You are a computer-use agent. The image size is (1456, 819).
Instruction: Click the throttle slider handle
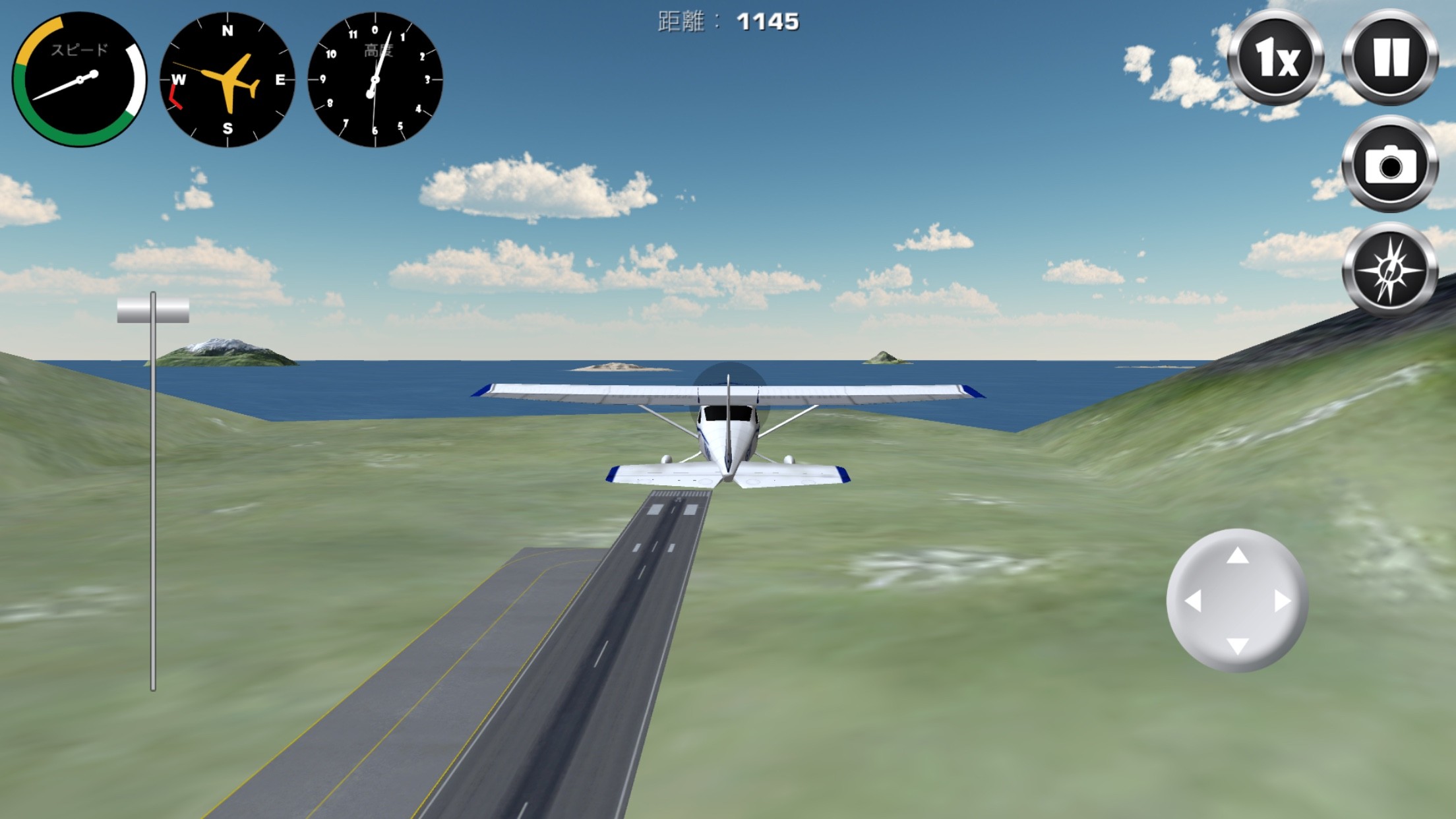pos(153,310)
